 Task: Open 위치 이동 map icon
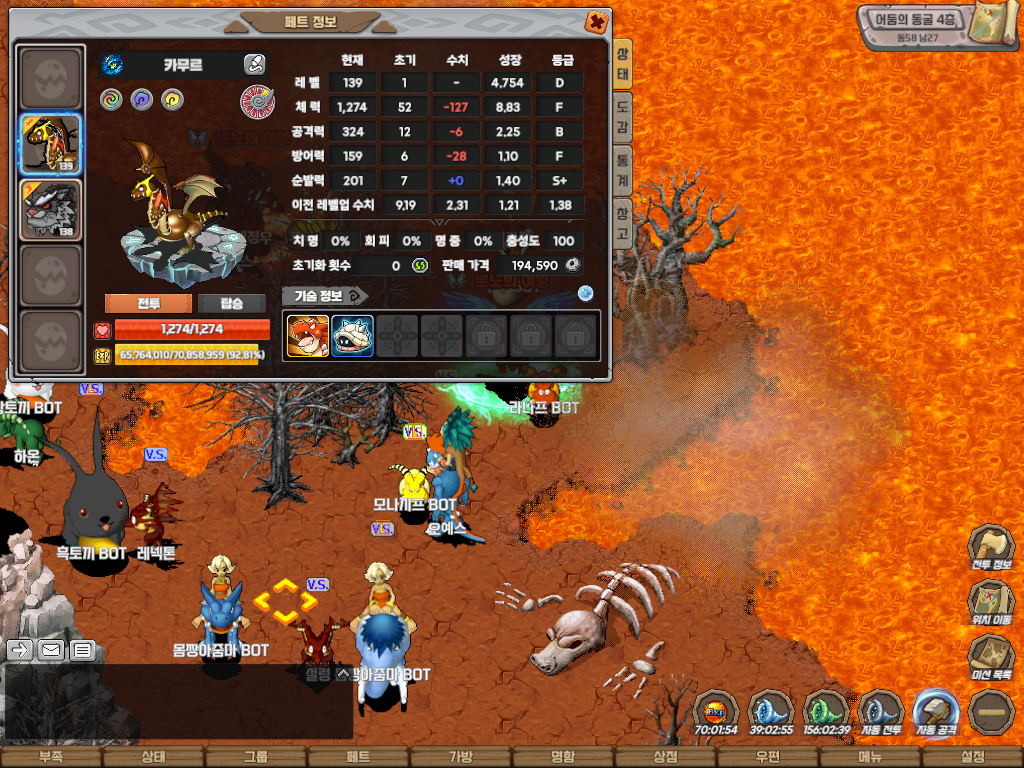tap(989, 602)
